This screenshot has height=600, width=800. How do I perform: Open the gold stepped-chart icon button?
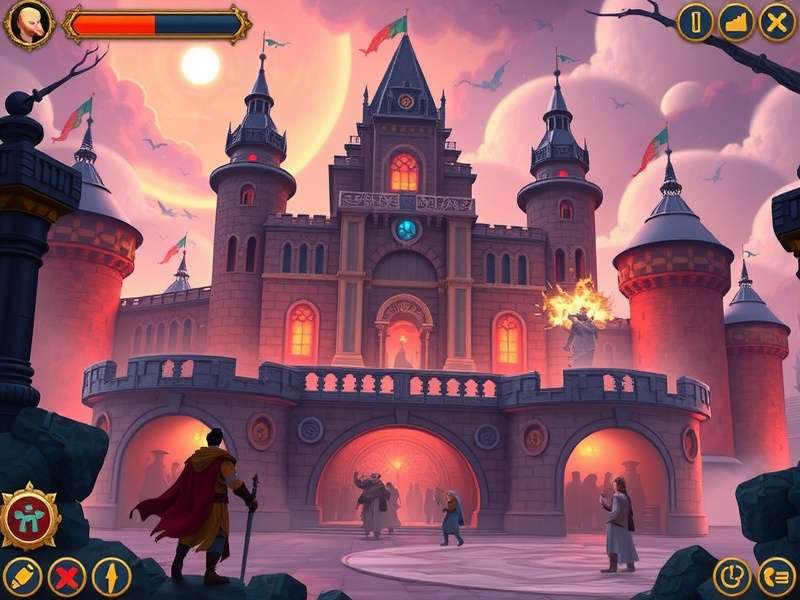pyautogui.click(x=736, y=22)
